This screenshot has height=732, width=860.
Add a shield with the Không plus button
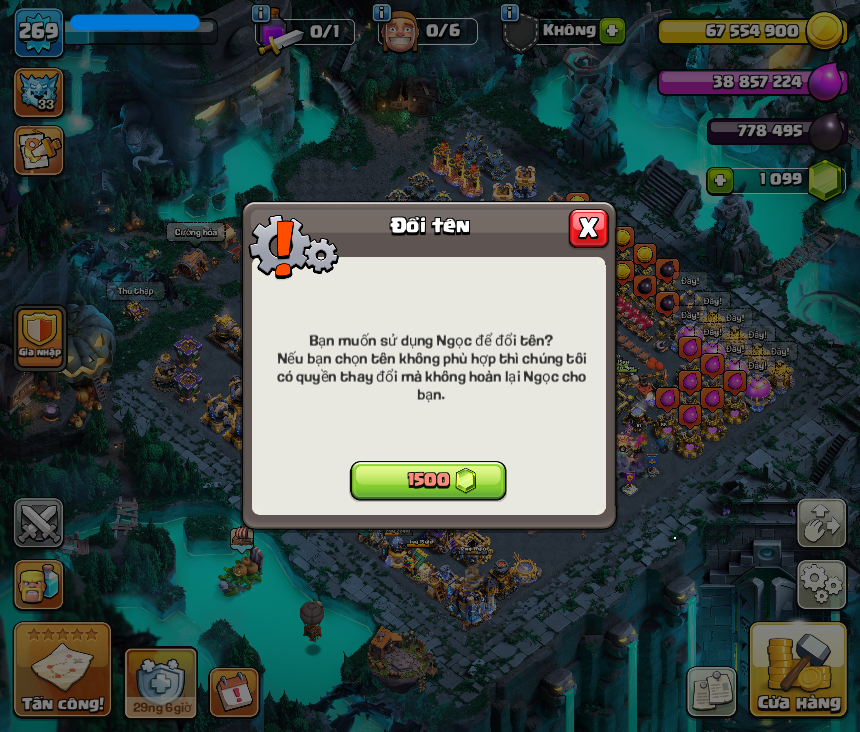[x=613, y=30]
